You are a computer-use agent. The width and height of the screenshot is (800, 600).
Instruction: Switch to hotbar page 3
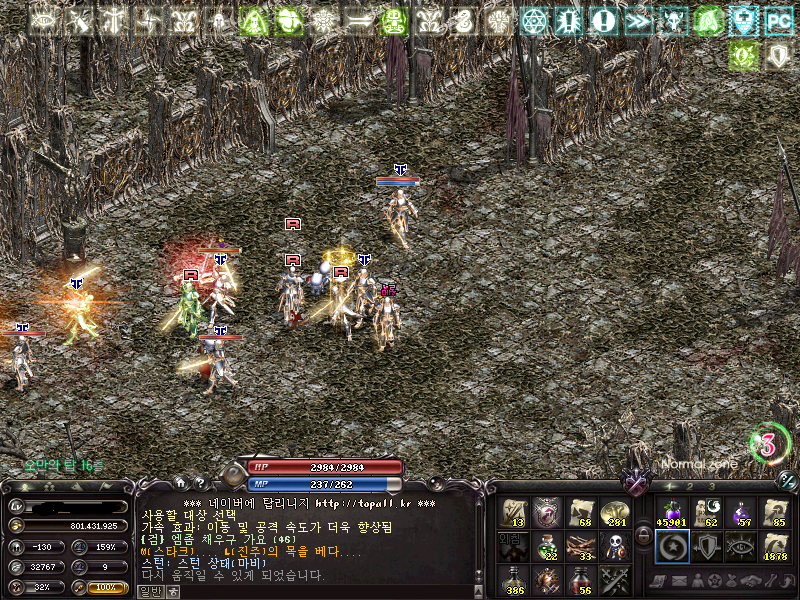click(710, 487)
